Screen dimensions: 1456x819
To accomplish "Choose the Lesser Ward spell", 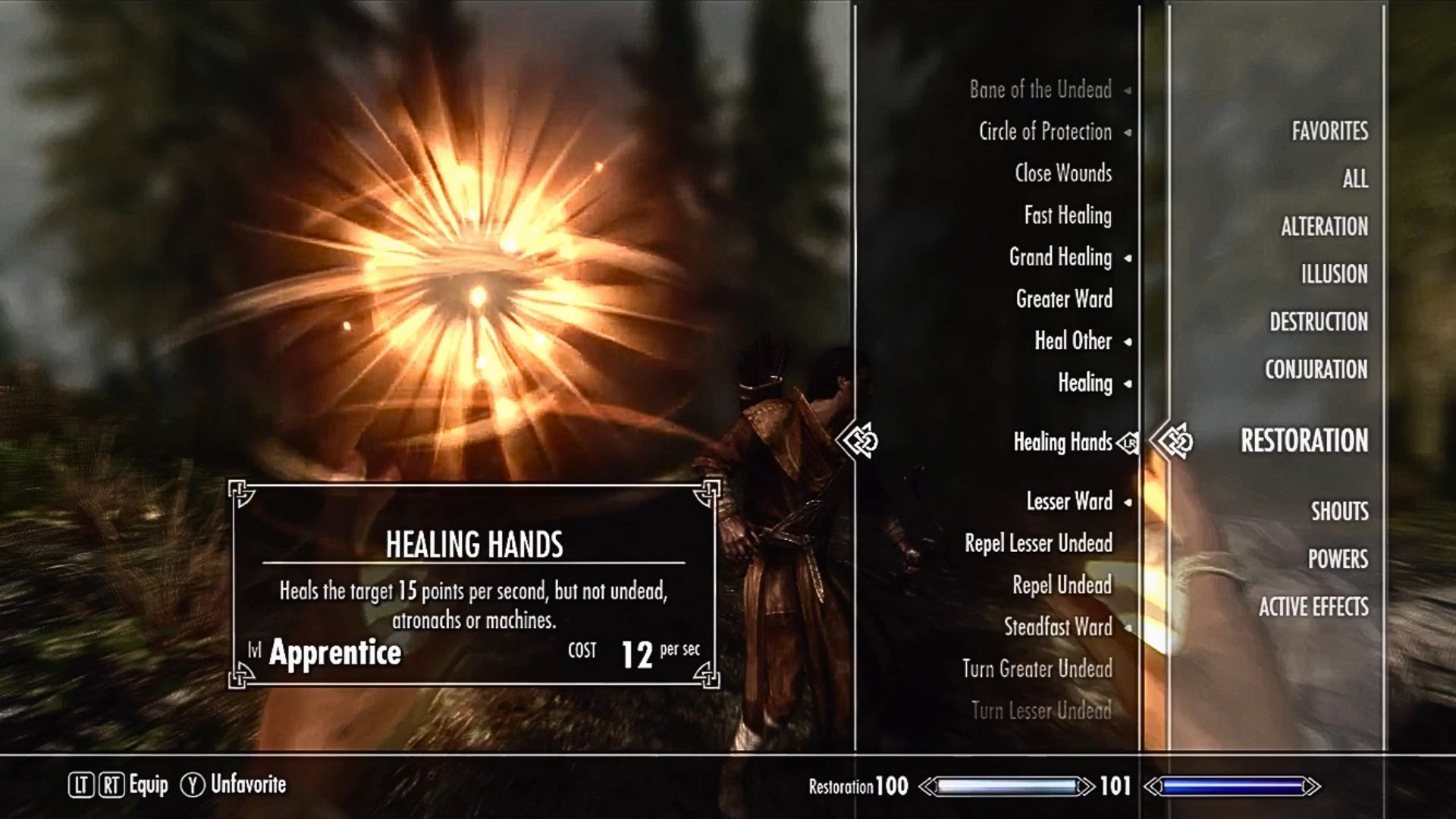I will click(x=1069, y=501).
